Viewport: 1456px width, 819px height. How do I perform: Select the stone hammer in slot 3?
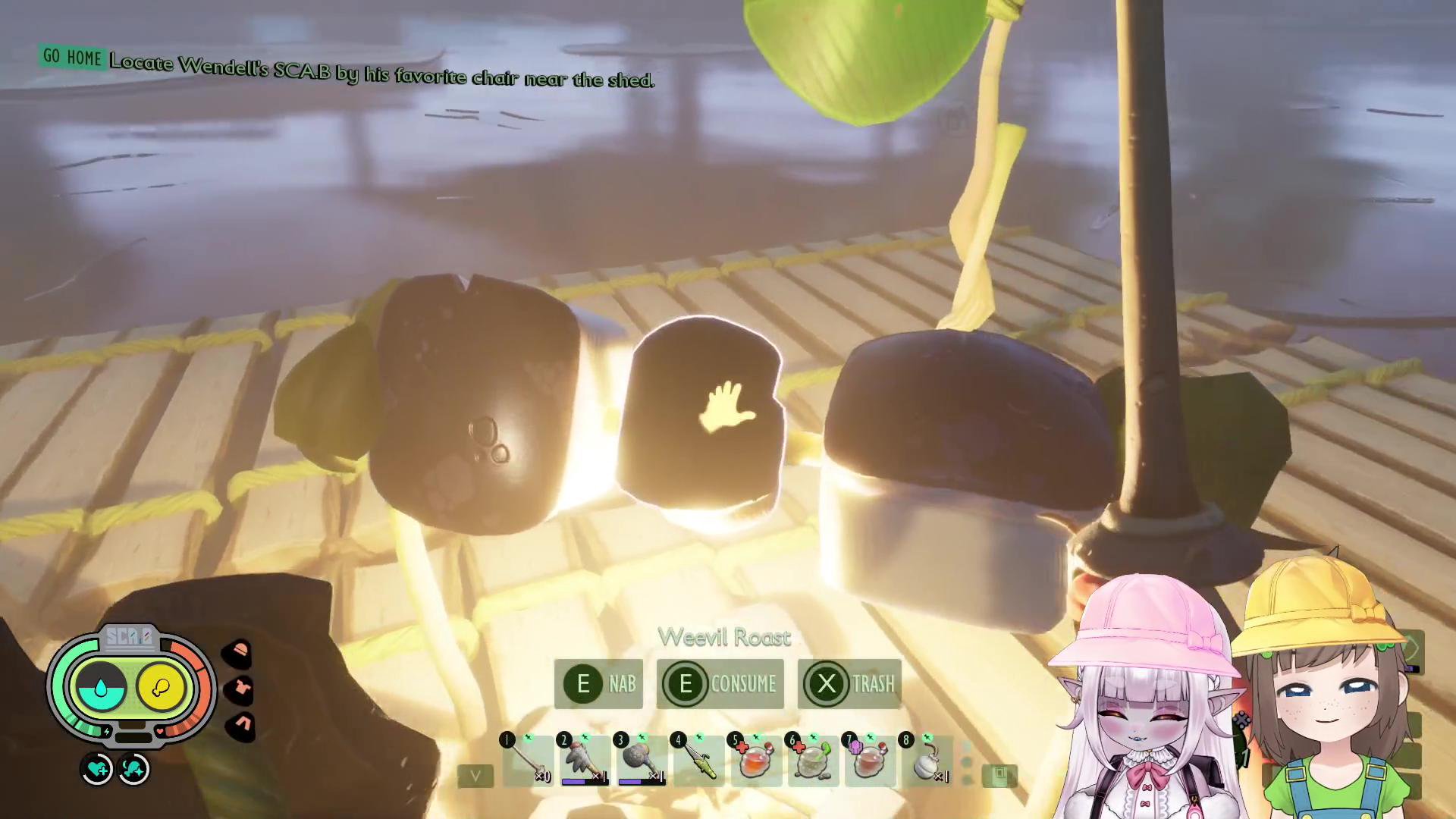pyautogui.click(x=642, y=760)
